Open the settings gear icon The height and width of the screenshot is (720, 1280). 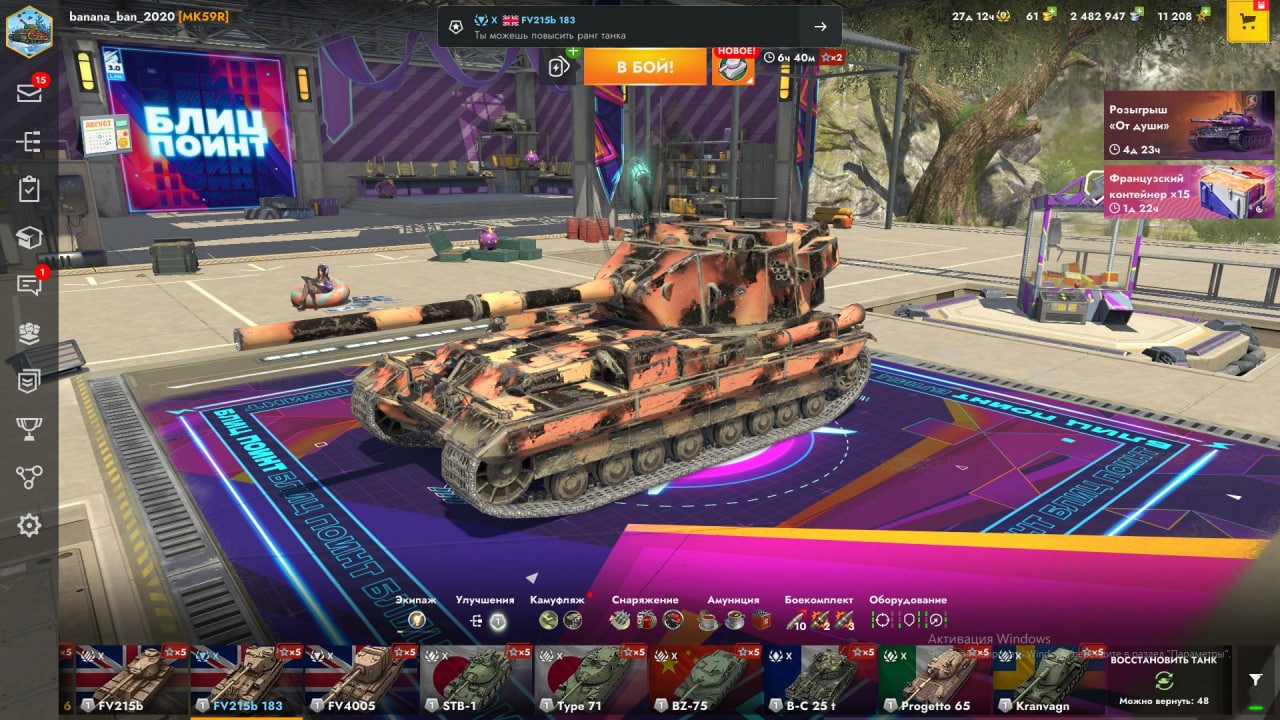coord(29,525)
